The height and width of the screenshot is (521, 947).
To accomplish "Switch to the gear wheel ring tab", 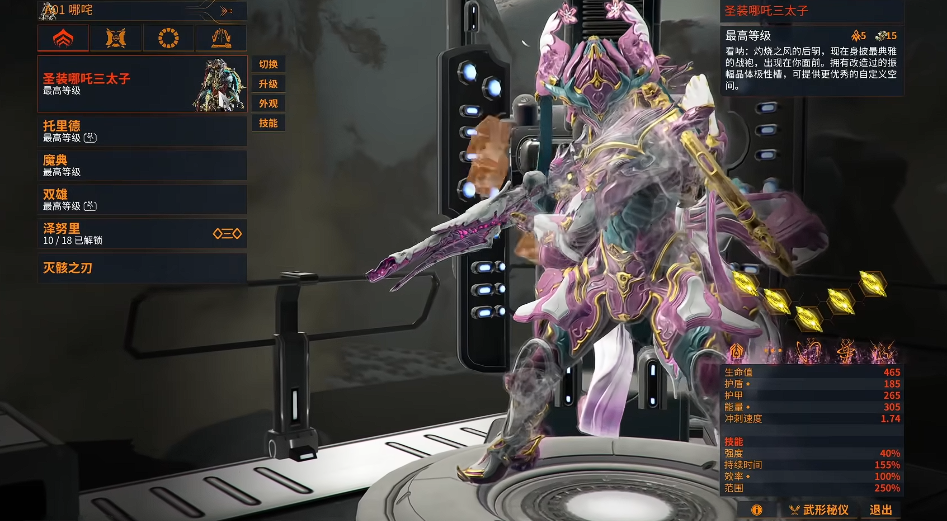I will point(168,38).
